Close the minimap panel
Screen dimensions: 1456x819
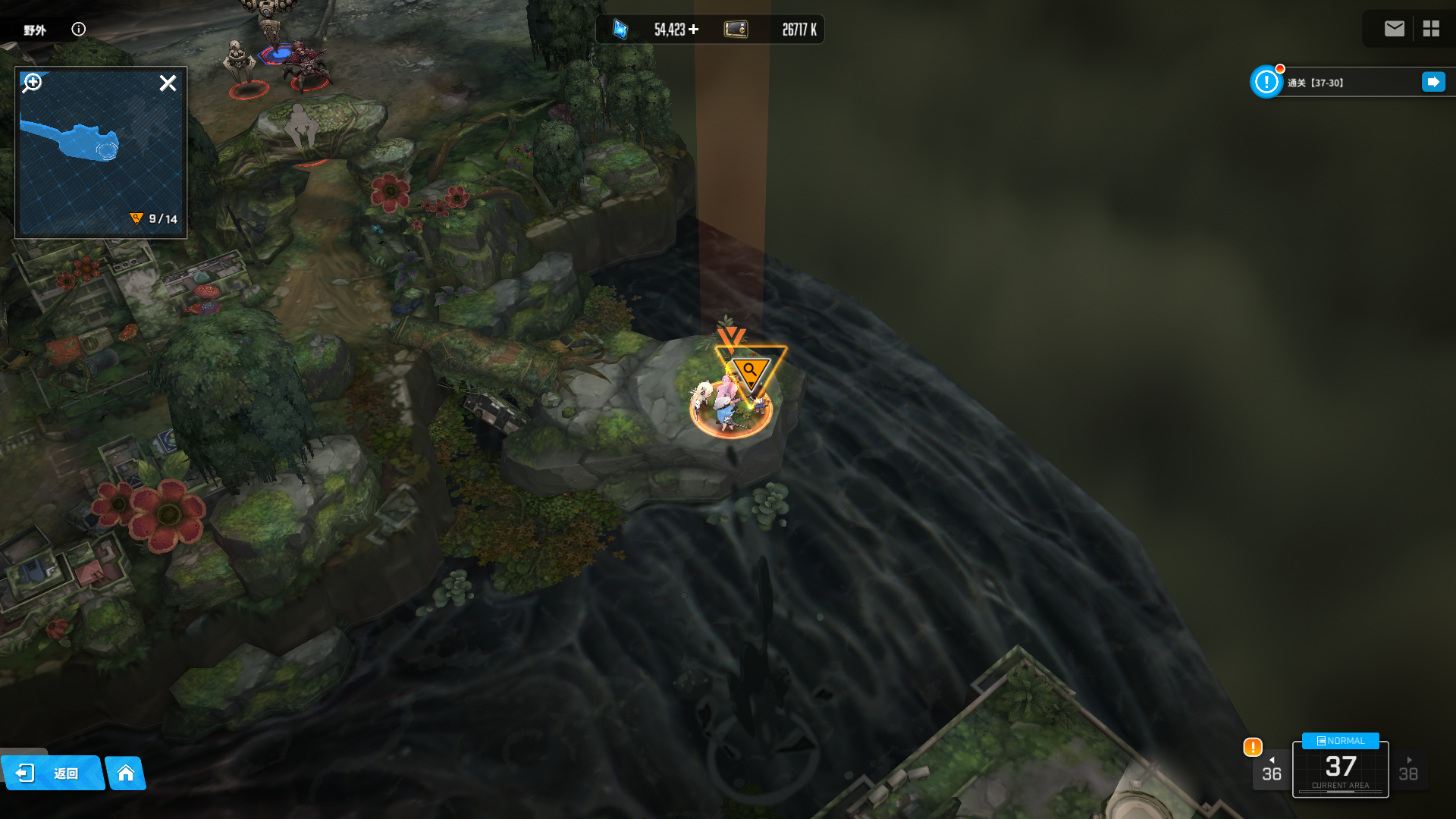(x=168, y=83)
